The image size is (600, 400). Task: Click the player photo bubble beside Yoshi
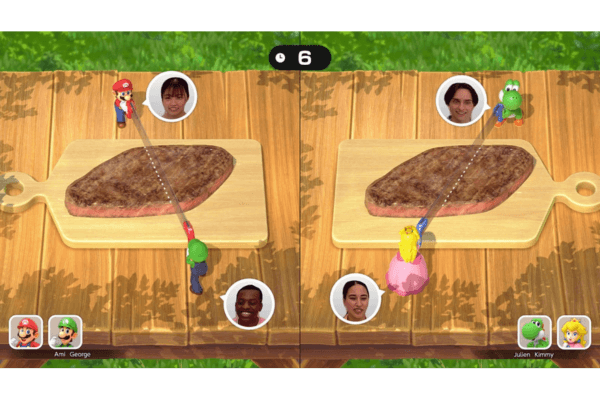461,99
